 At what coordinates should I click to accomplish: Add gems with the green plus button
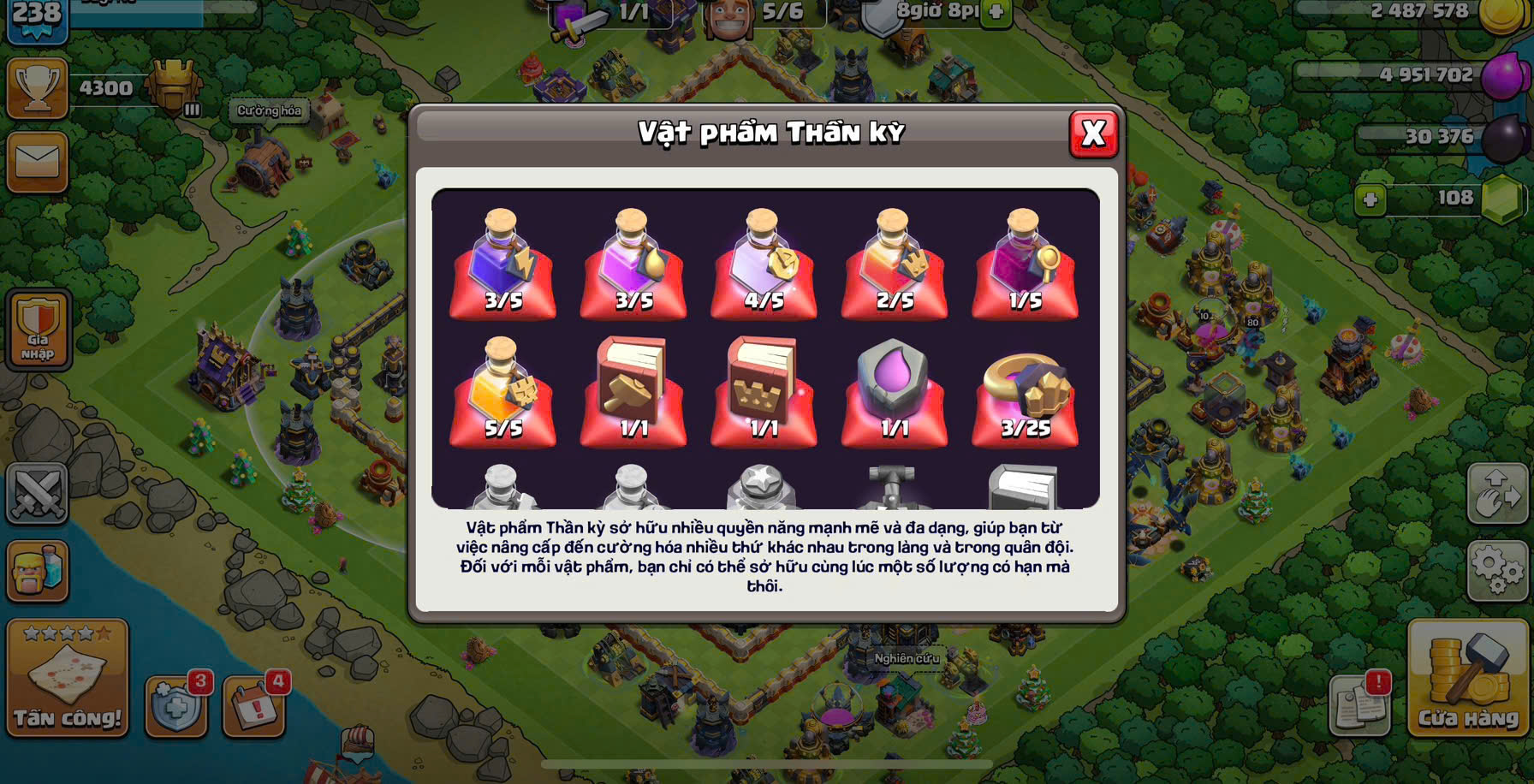1370,199
